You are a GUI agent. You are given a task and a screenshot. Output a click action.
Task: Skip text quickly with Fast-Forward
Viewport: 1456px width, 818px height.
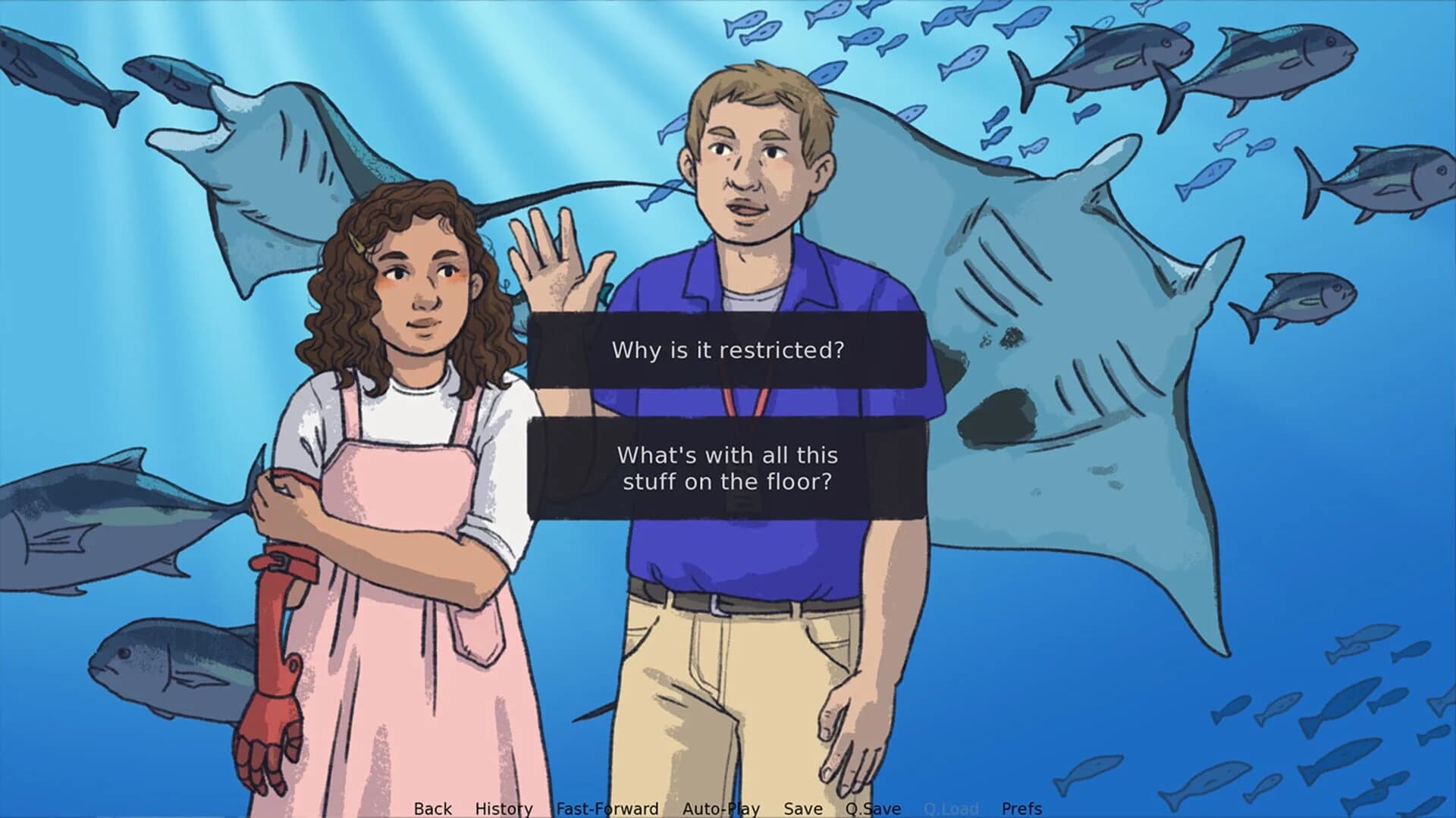click(x=607, y=809)
